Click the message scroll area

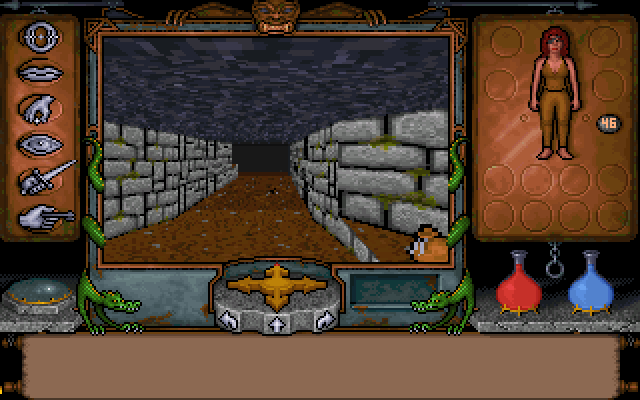[x=320, y=366]
